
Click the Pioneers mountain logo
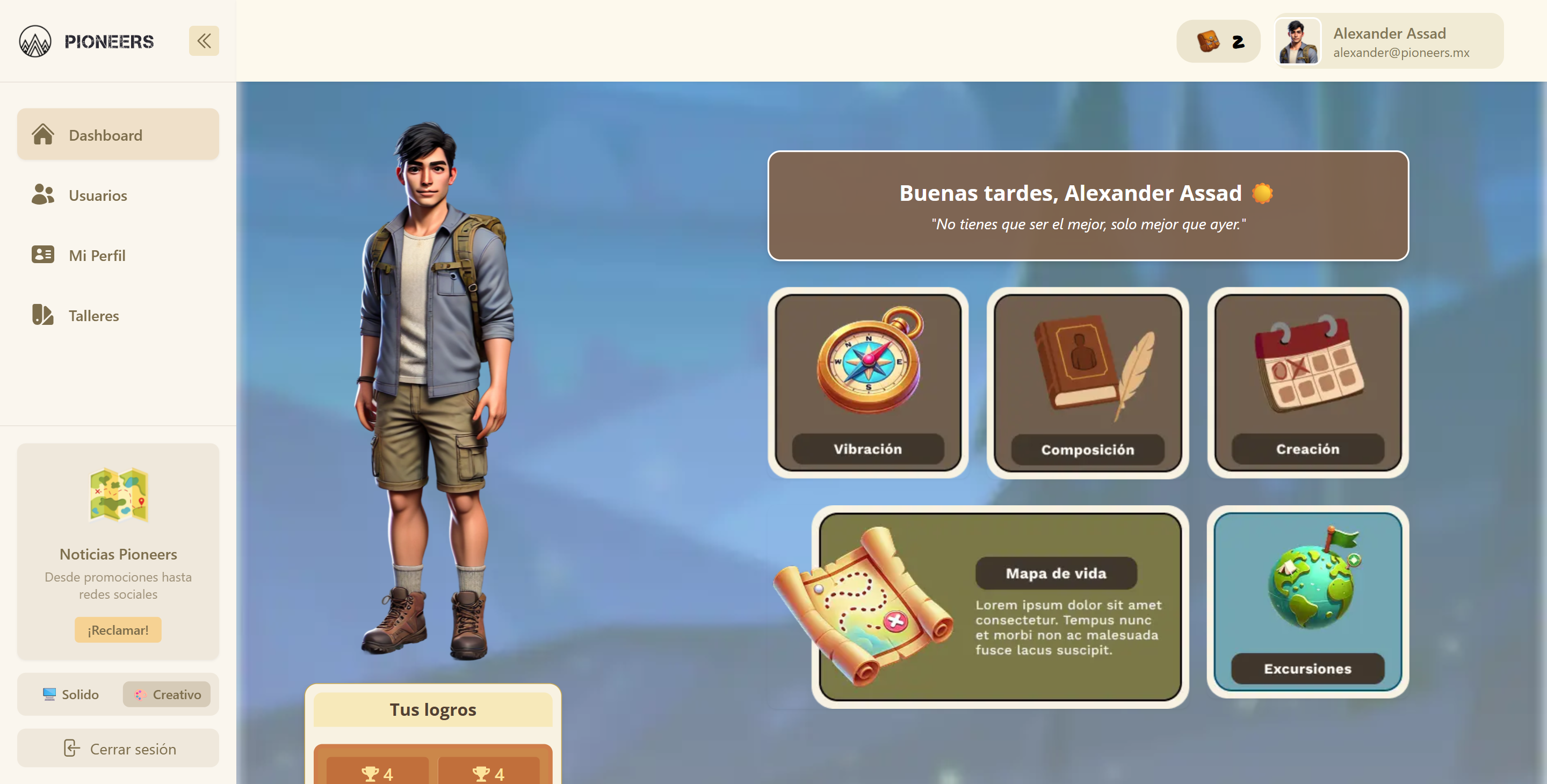(x=36, y=41)
